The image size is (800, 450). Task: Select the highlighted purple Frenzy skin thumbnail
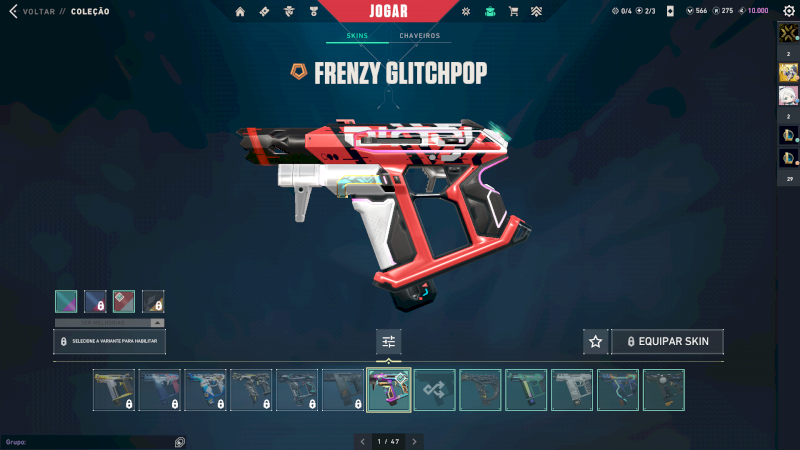point(389,390)
